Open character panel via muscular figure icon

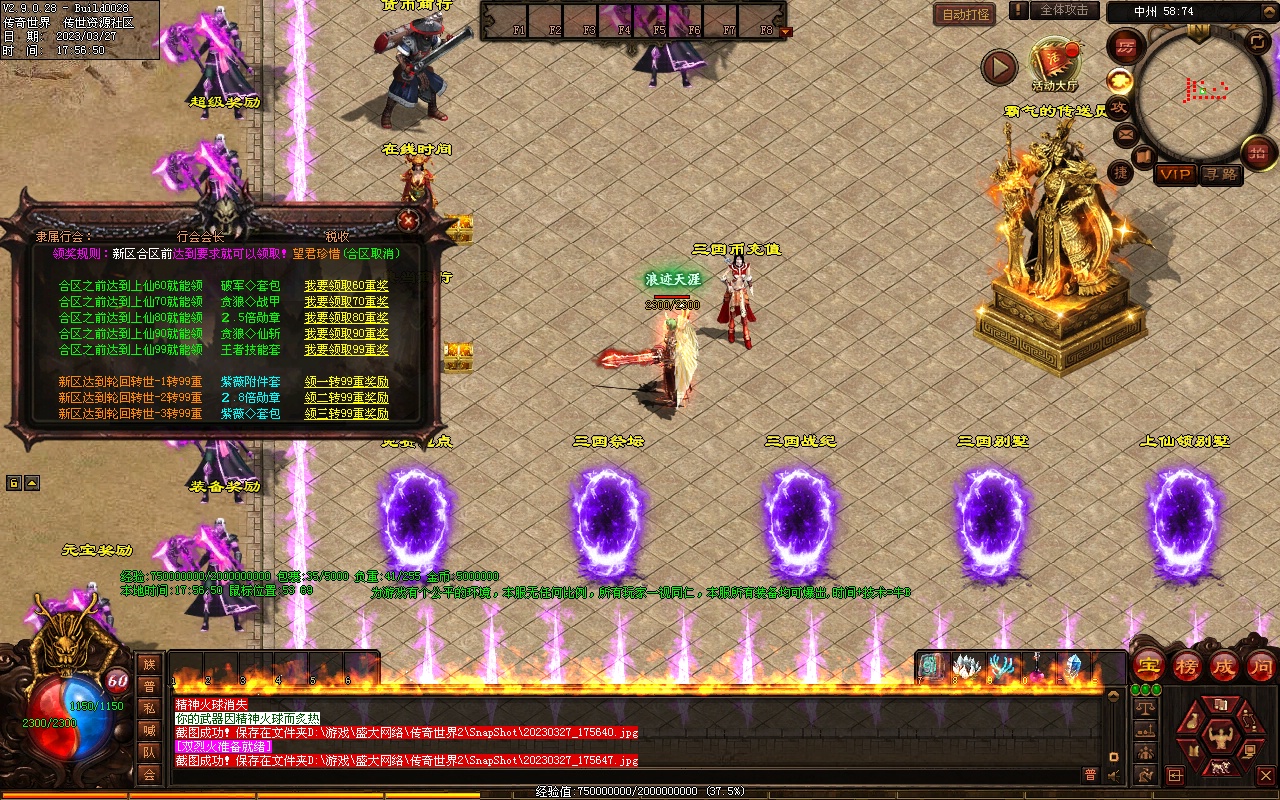click(x=1219, y=738)
